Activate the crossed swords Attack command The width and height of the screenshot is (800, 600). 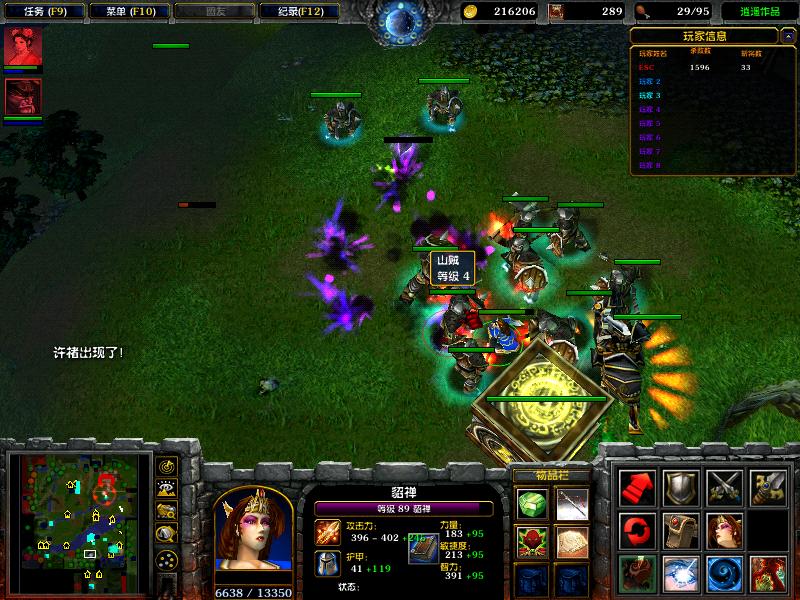(x=724, y=487)
